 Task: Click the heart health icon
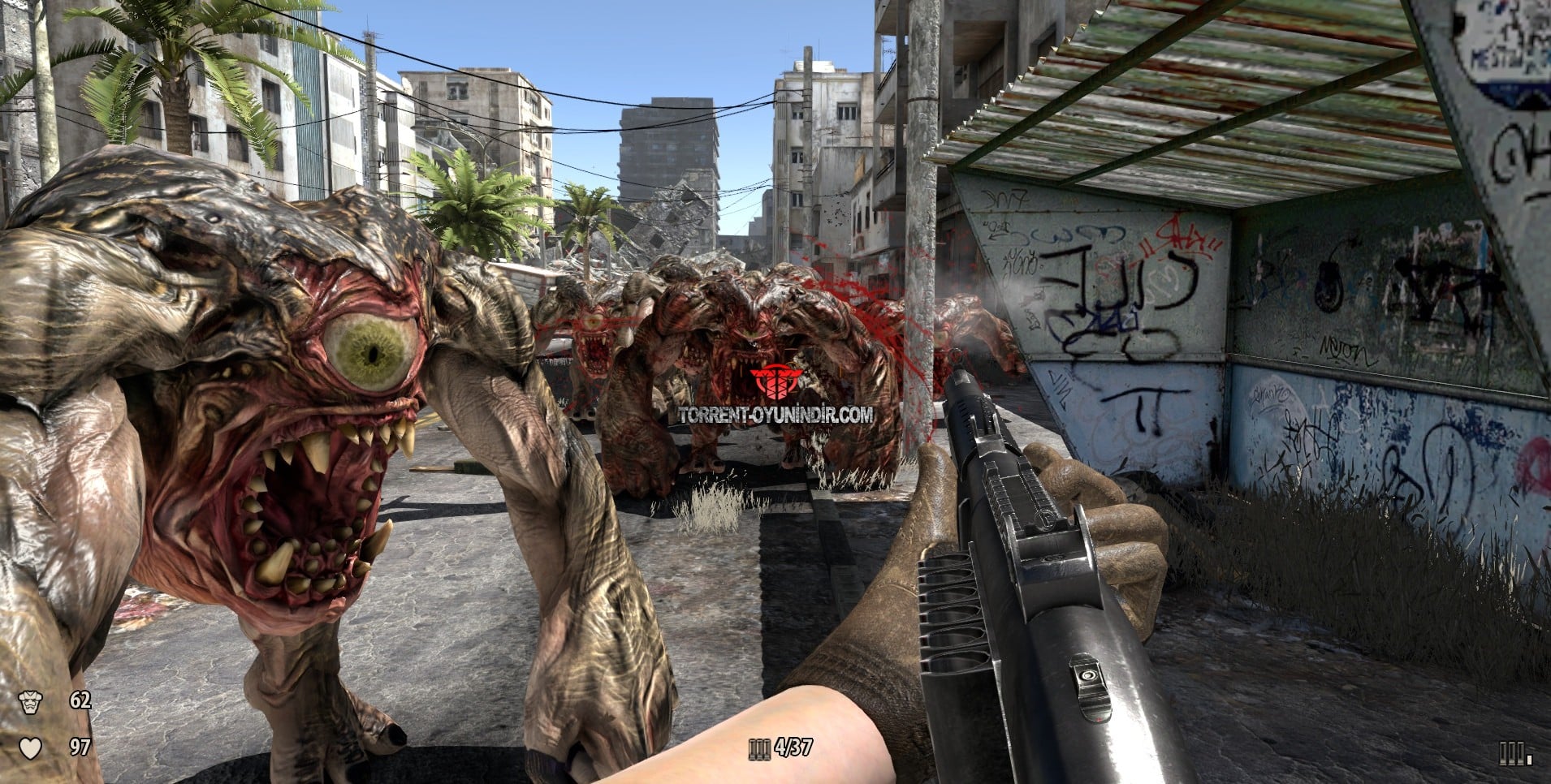click(x=30, y=747)
